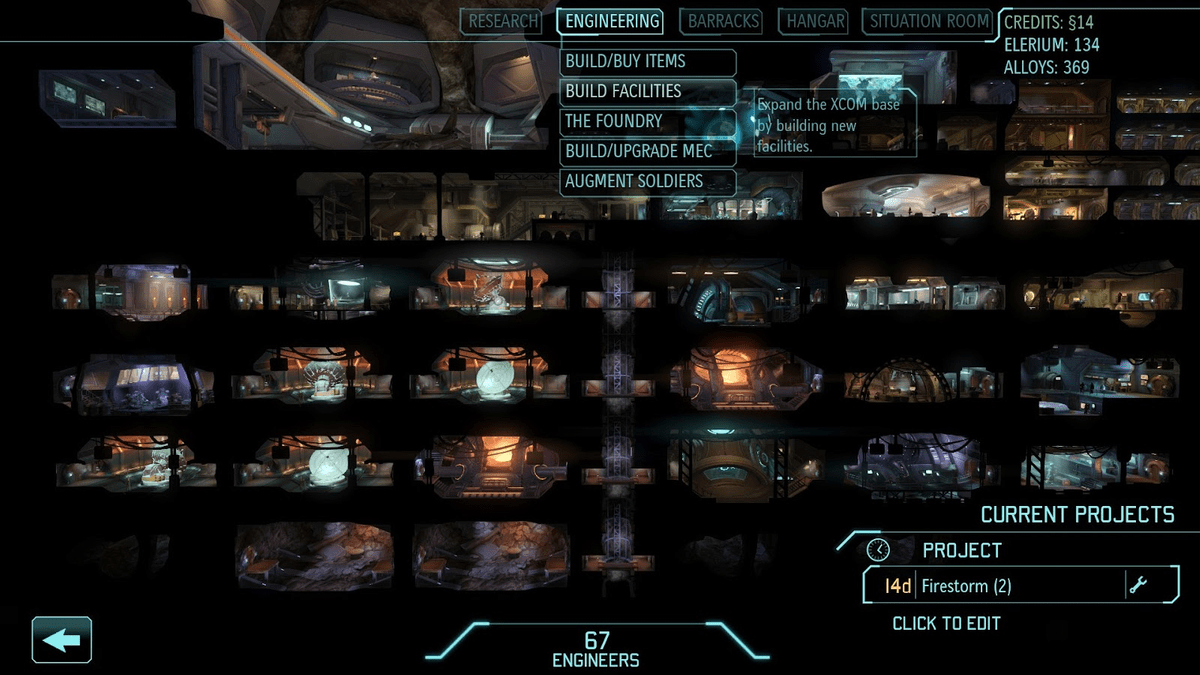Select Augment Soldiers
The image size is (1200, 675).
point(648,182)
